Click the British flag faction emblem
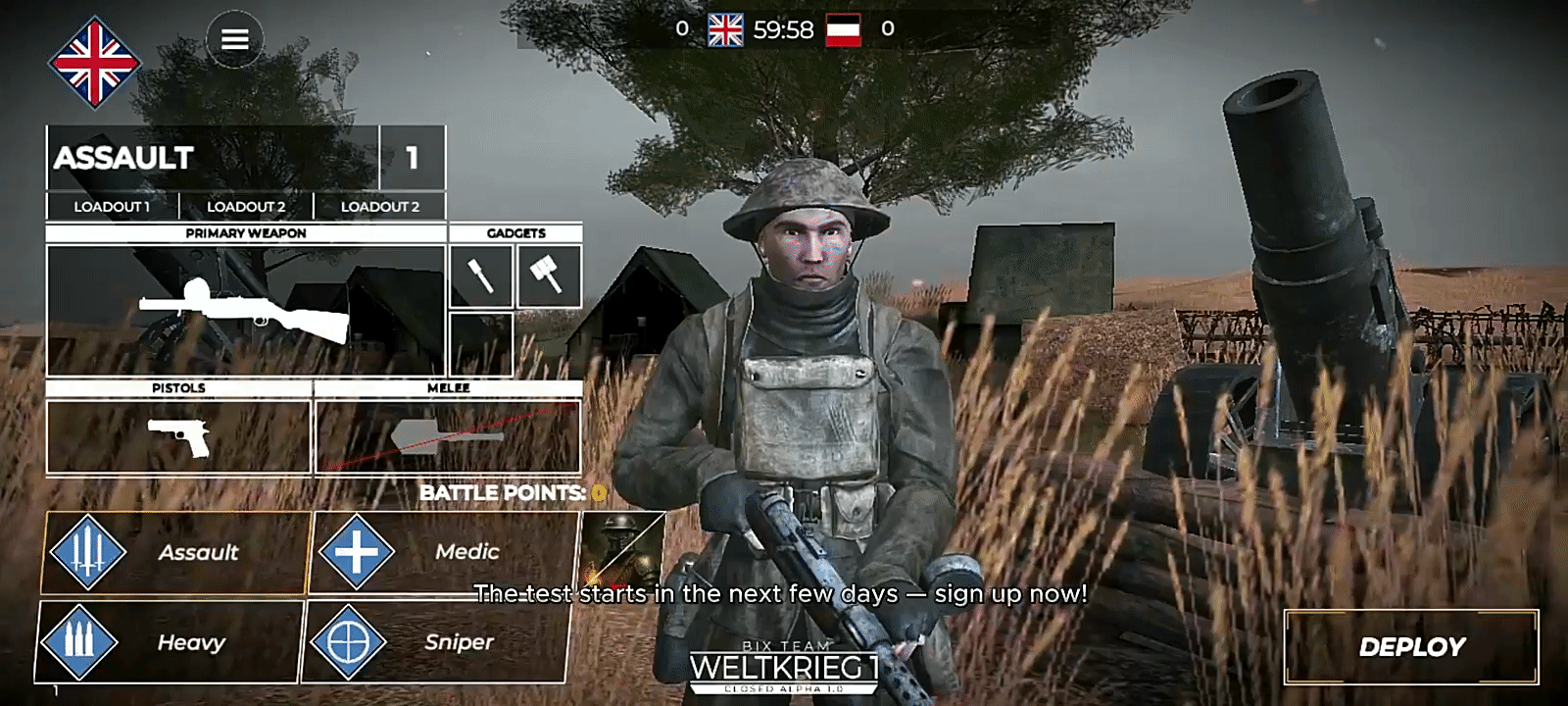This screenshot has width=1568, height=706. [x=94, y=63]
